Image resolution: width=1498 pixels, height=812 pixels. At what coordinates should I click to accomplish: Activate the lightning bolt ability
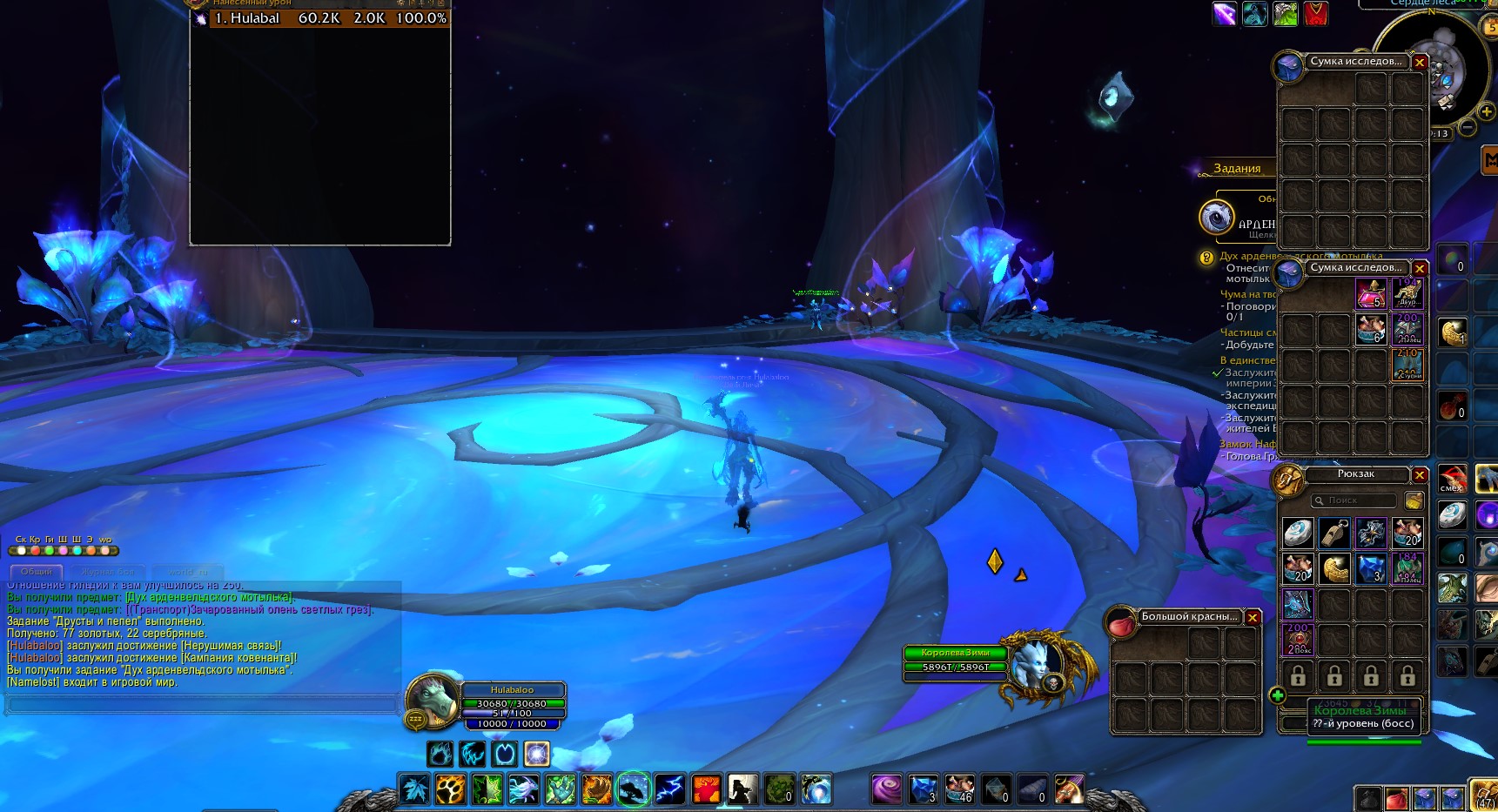pos(669,789)
